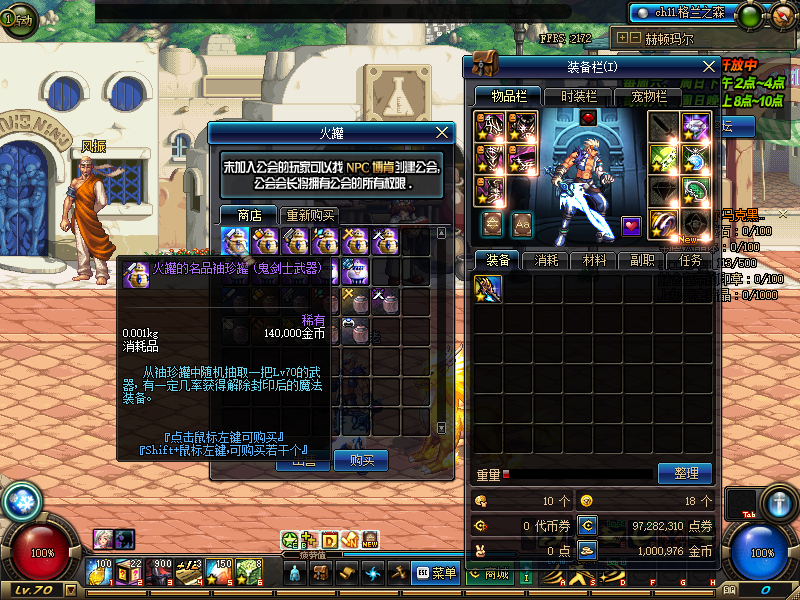Close the 装备栏 inventory panel
This screenshot has width=800, height=600.
tap(709, 66)
